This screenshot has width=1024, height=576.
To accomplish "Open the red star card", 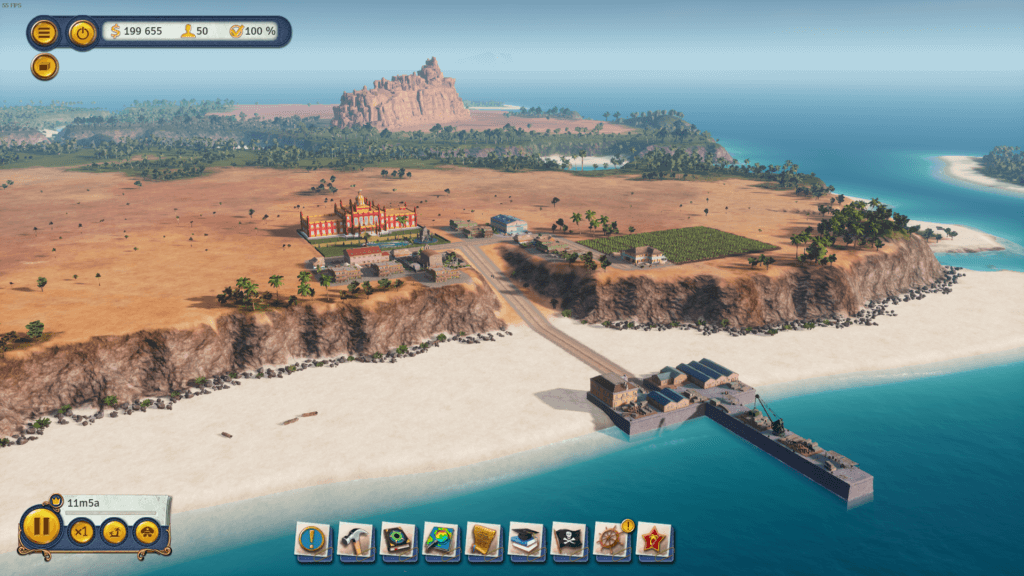I will tap(654, 540).
